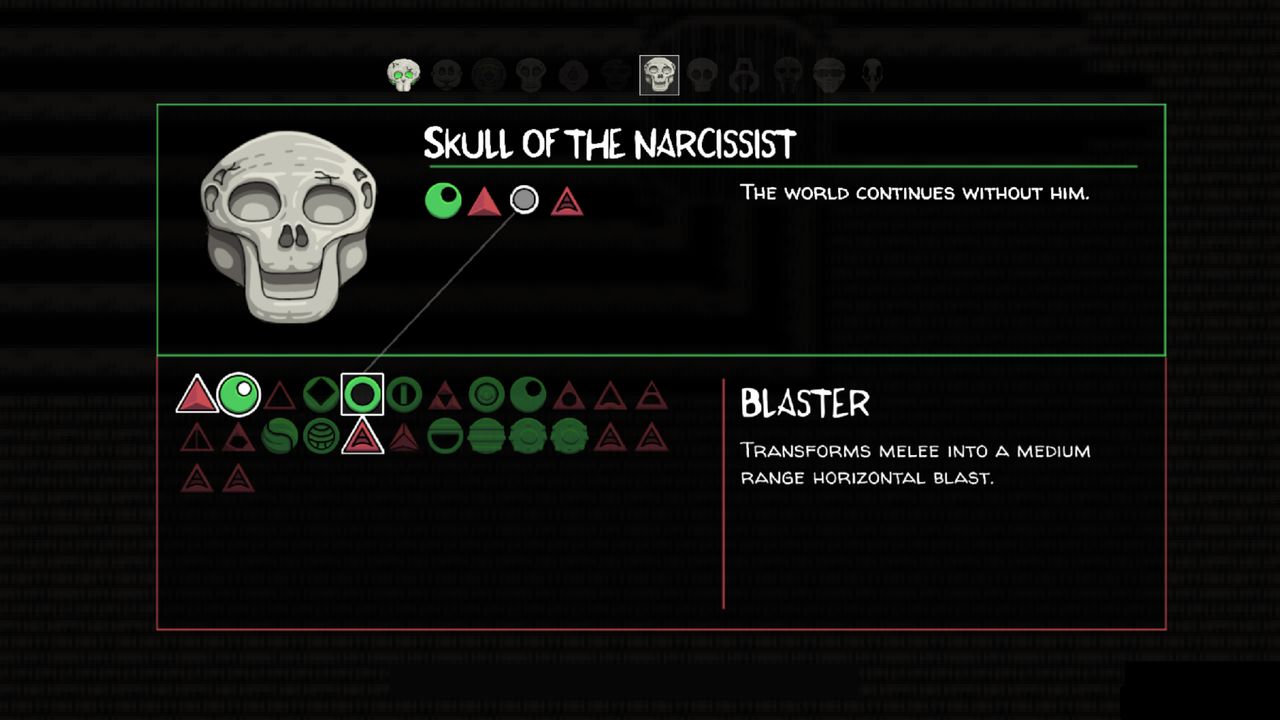Select the narrow alien skull at far right
1280x720 pixels.
pyautogui.click(x=873, y=74)
